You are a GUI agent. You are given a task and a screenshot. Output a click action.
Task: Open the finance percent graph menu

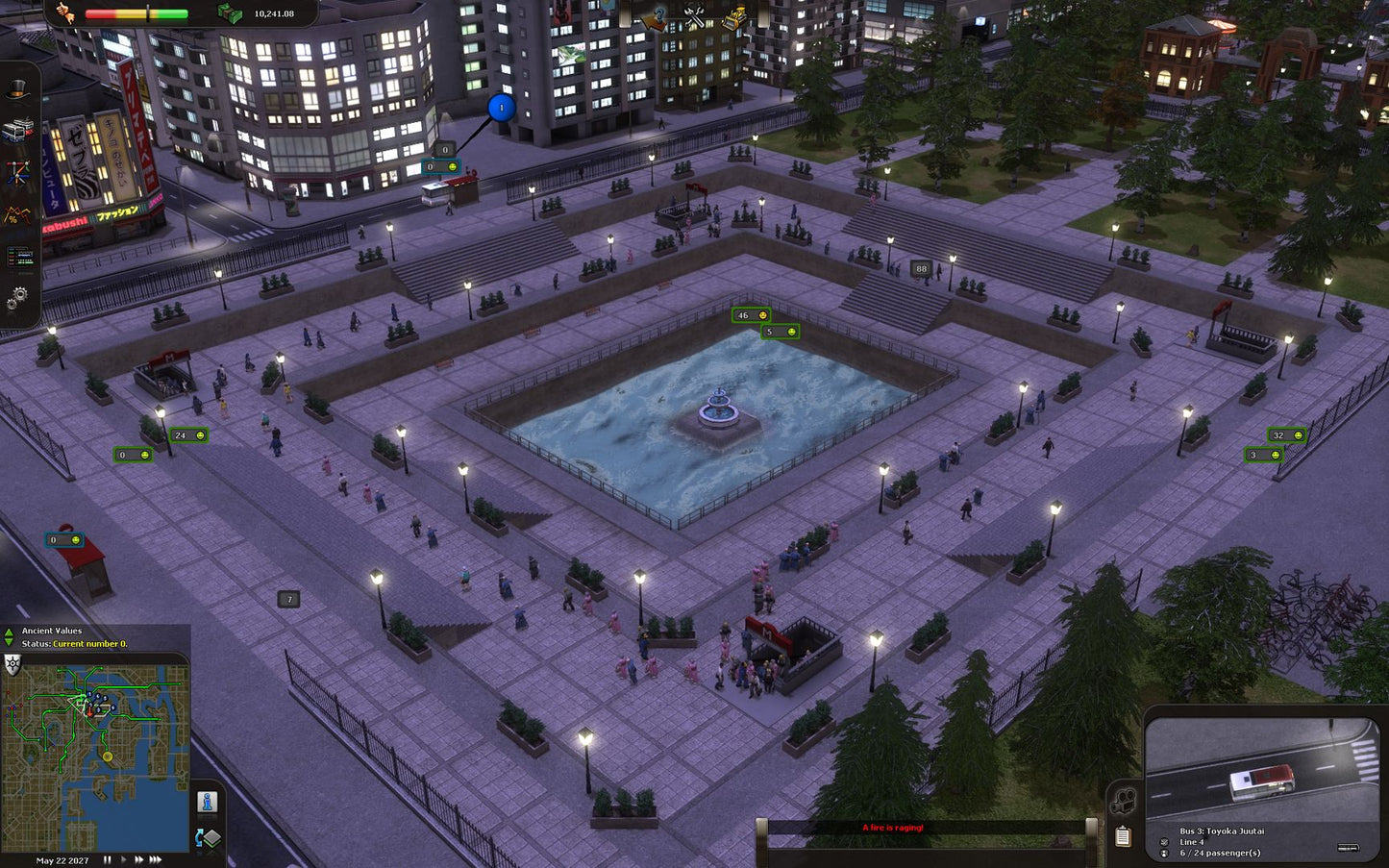(x=18, y=215)
